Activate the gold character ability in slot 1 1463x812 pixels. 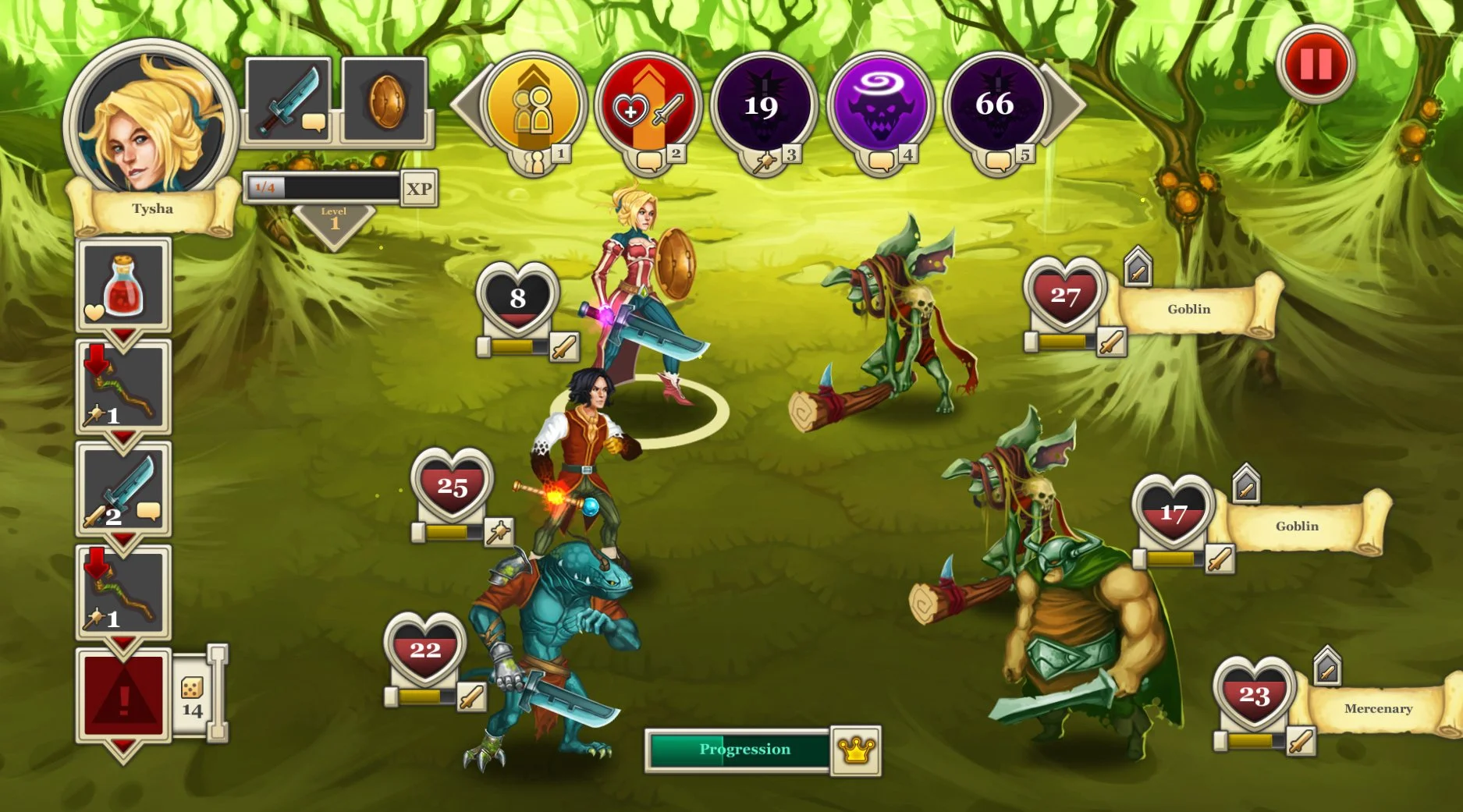(533, 105)
